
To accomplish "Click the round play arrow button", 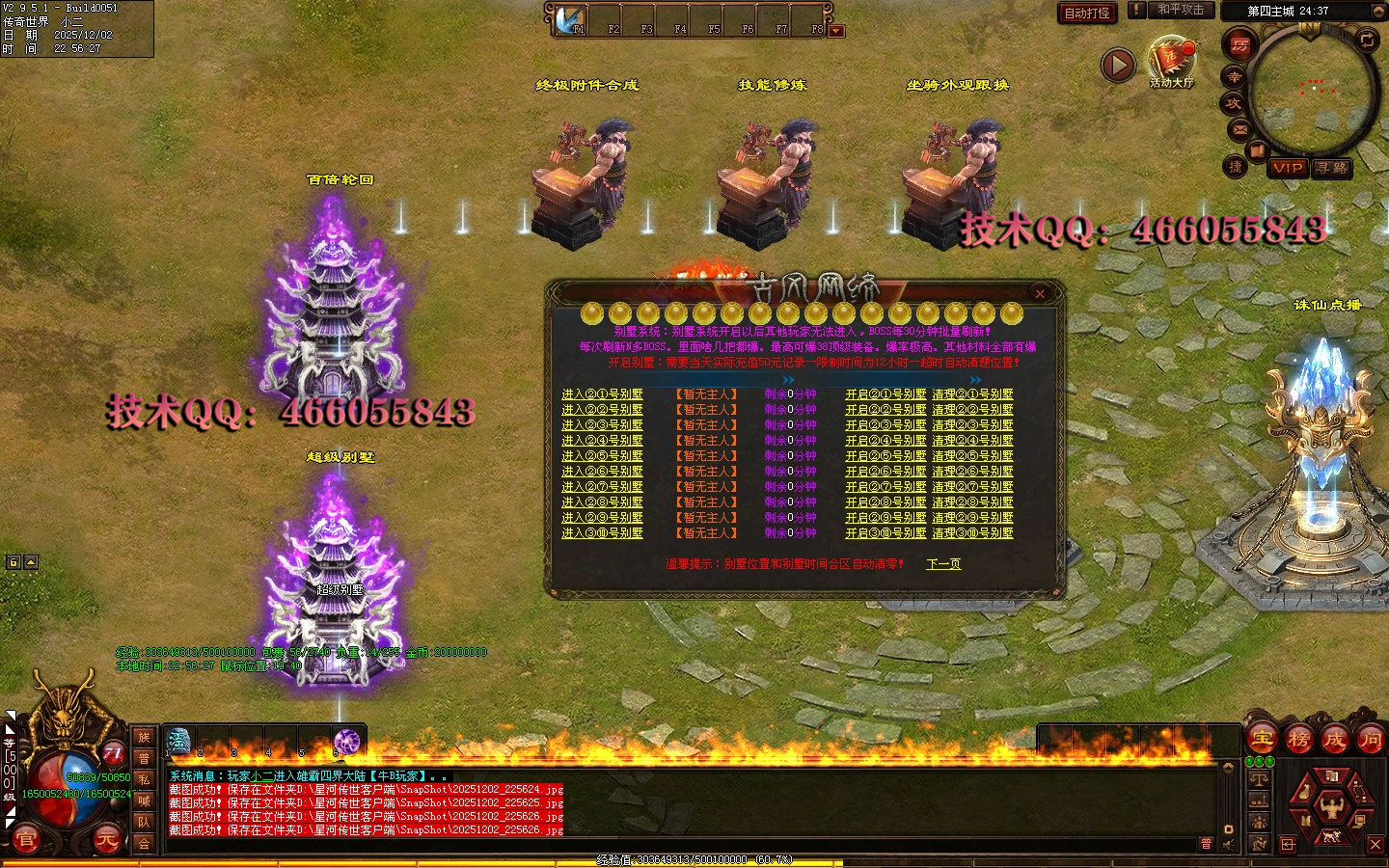I will 1118,65.
